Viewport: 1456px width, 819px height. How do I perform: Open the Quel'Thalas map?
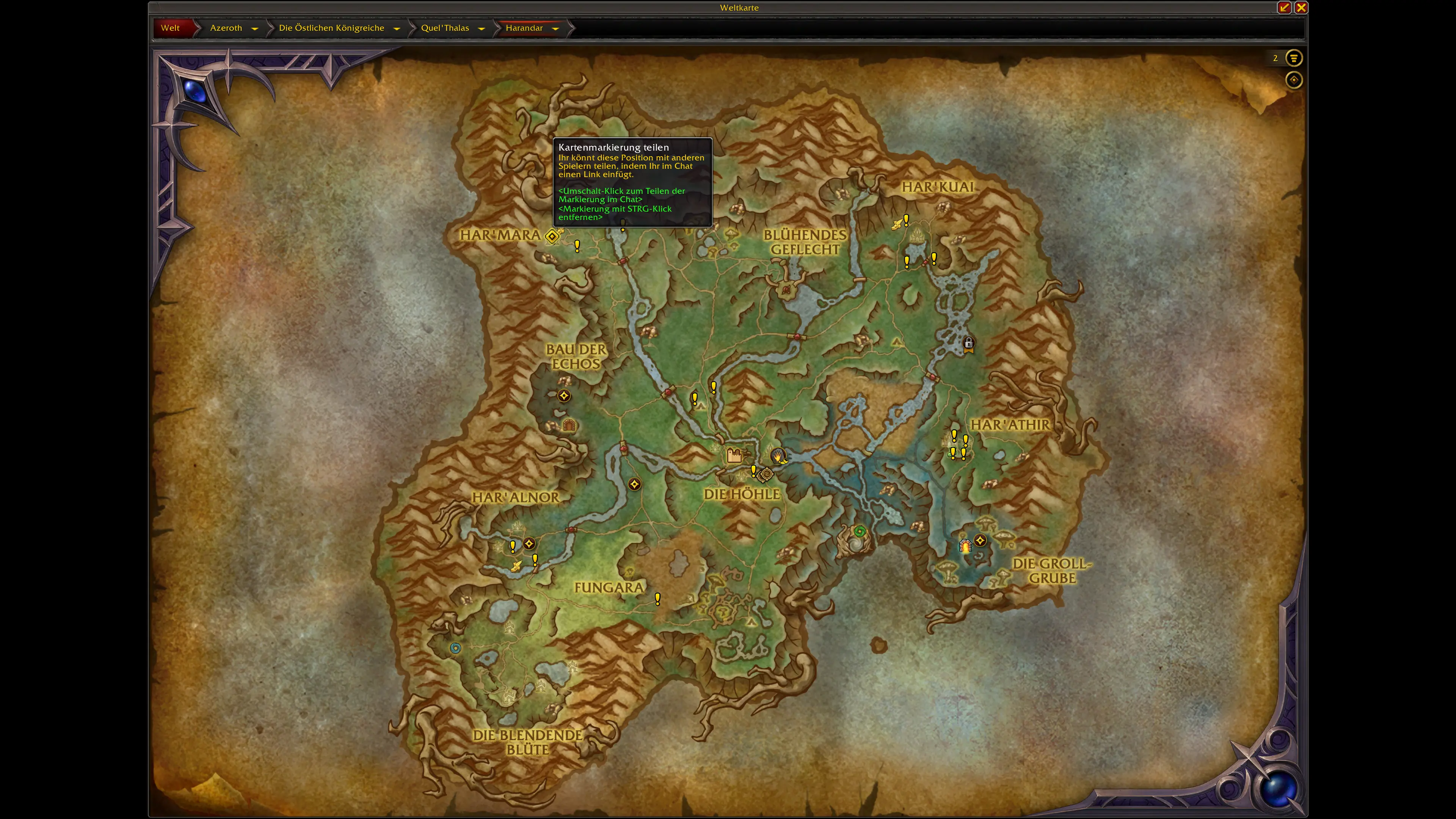(445, 28)
